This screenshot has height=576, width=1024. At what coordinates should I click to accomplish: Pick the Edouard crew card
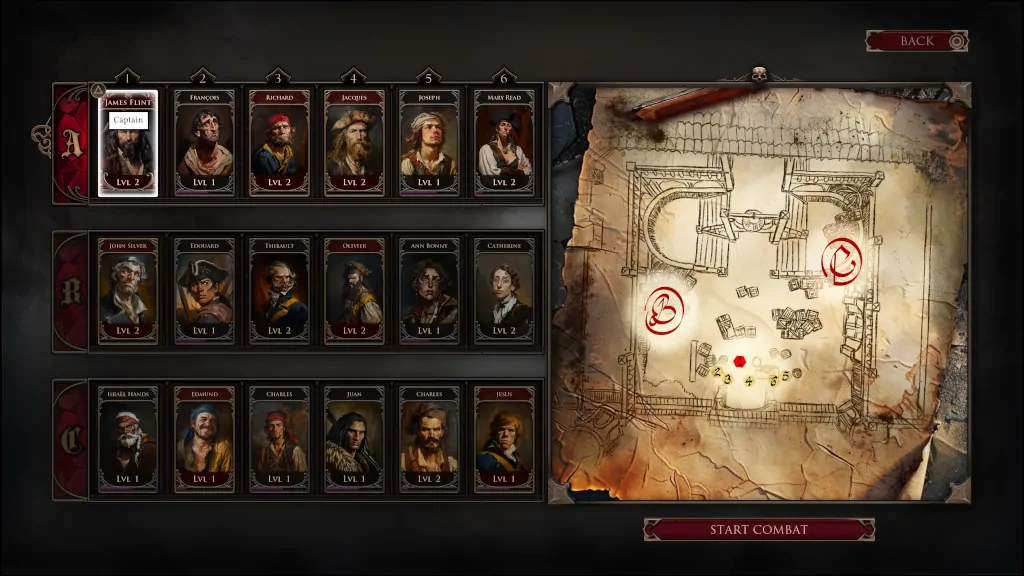click(204, 291)
